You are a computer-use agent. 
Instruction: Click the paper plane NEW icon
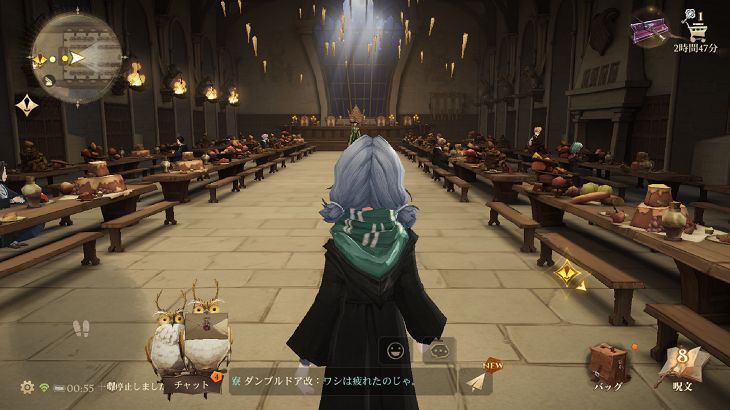tap(477, 380)
